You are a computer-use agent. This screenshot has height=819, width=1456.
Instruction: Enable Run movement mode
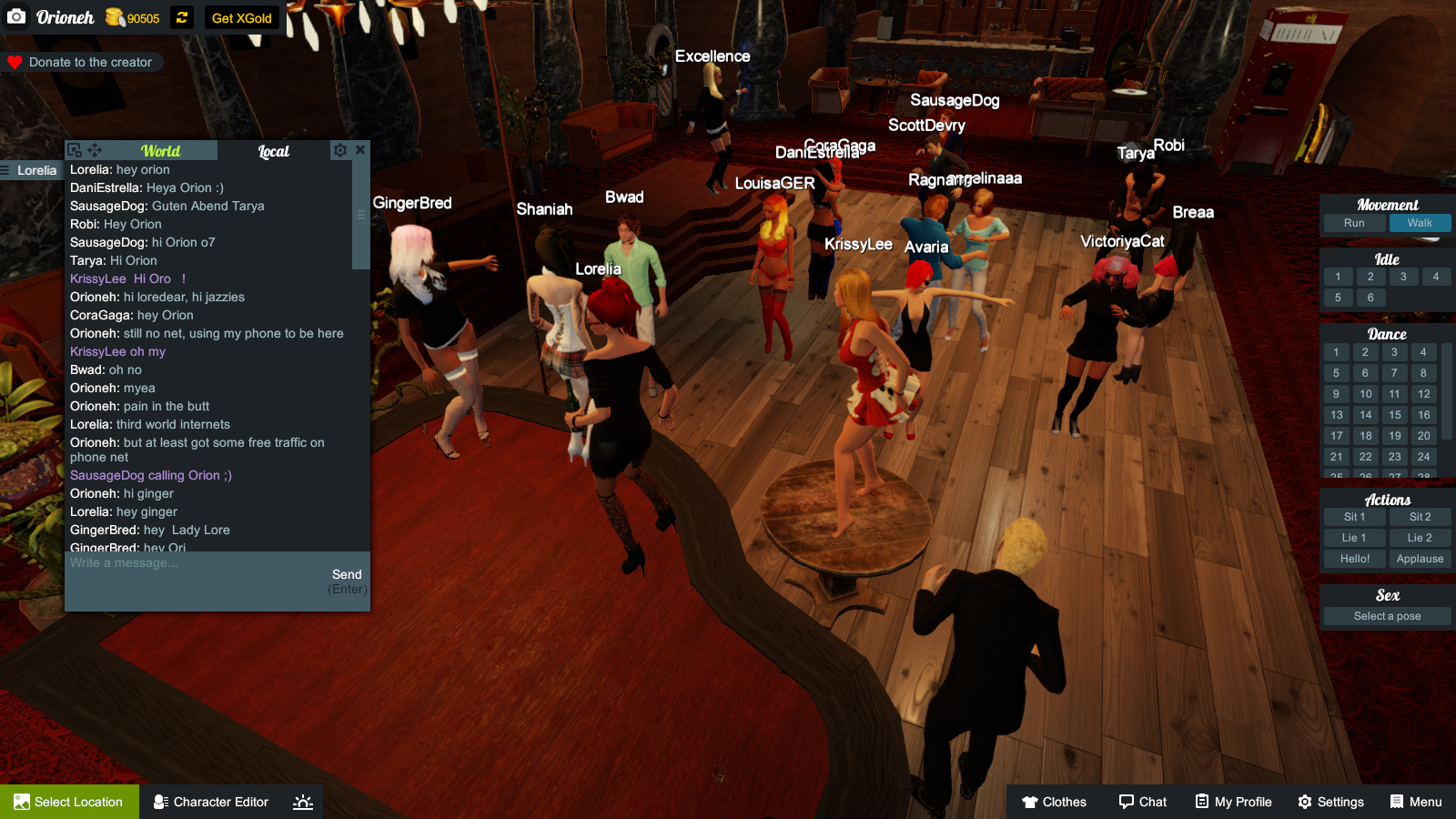click(1354, 222)
